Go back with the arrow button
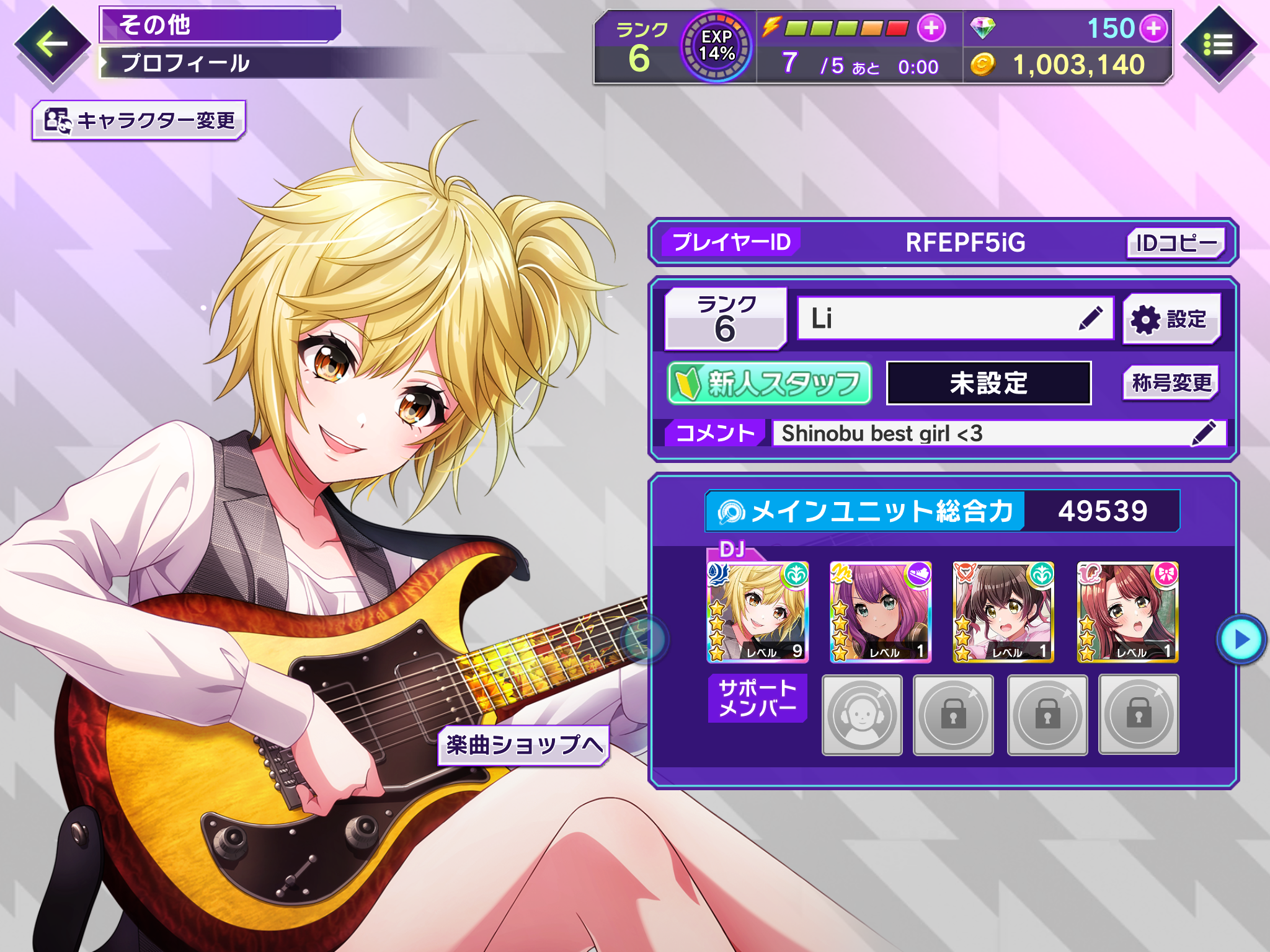Viewport: 1270px width, 952px height. point(52,44)
